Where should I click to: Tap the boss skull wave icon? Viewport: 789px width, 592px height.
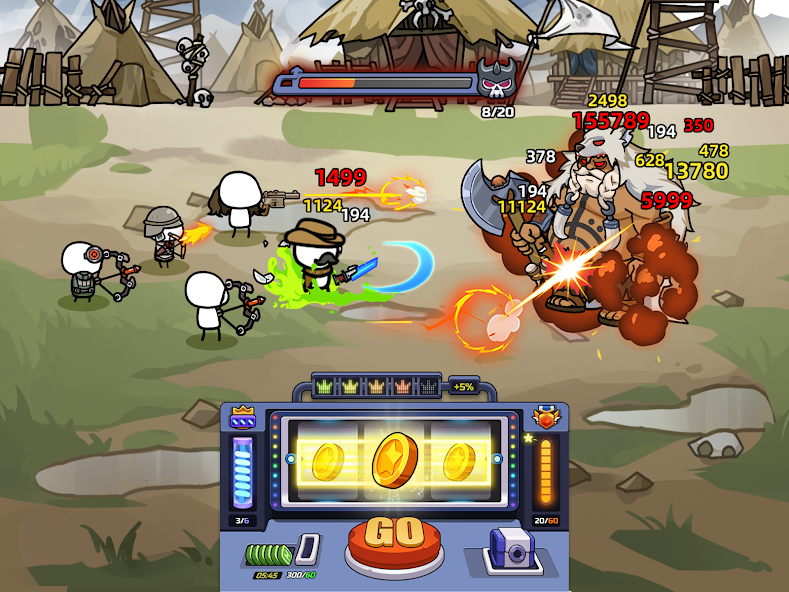(496, 79)
